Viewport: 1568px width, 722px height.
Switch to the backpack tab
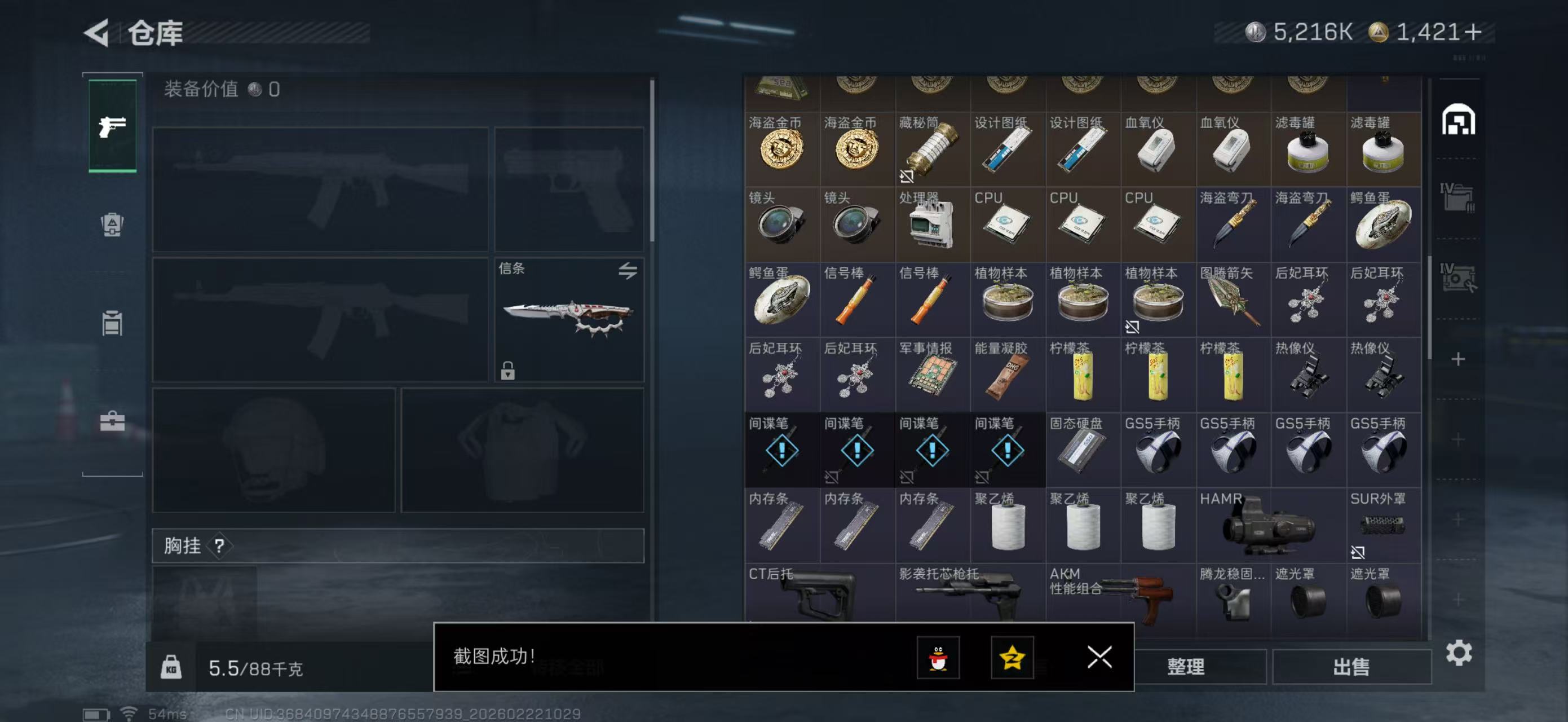(x=112, y=224)
